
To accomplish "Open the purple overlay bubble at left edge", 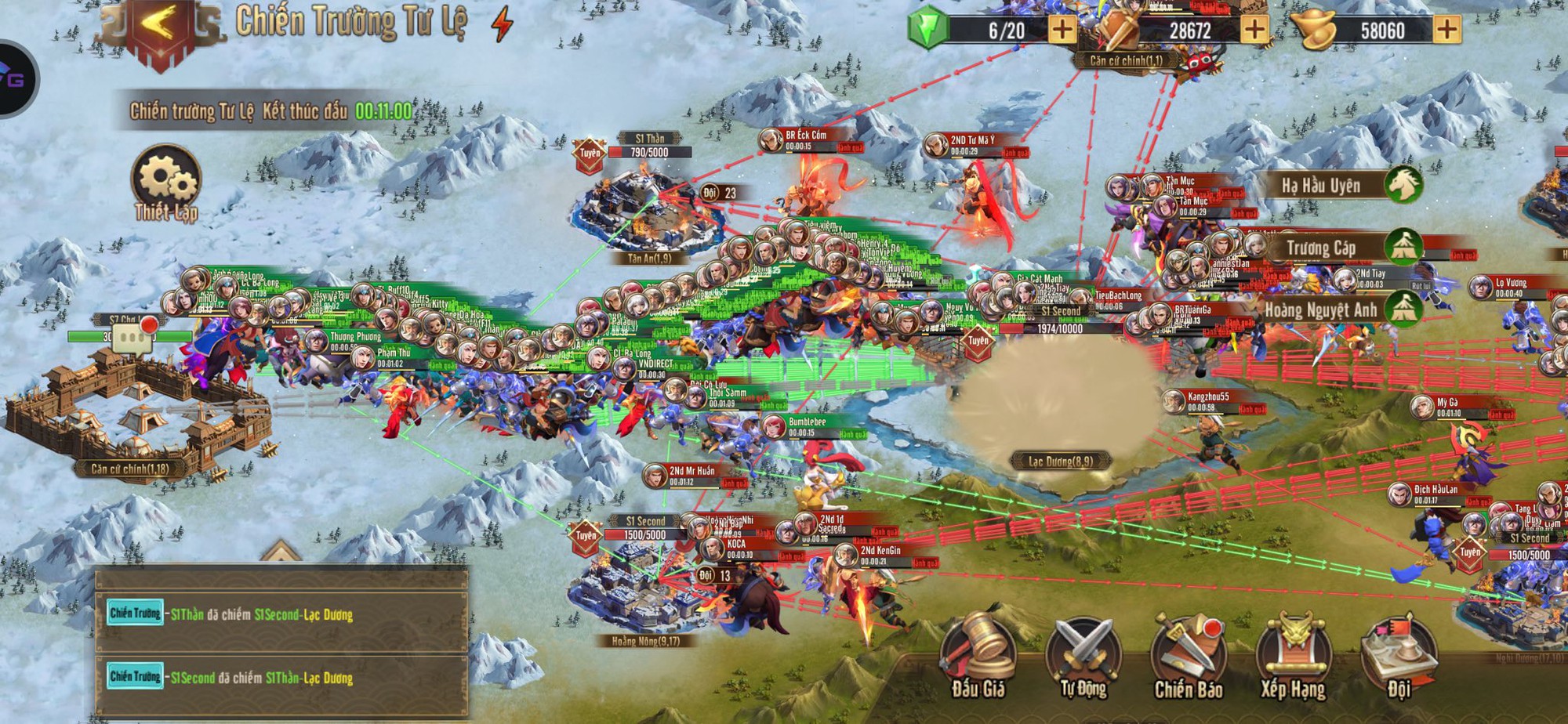I will click(14, 78).
